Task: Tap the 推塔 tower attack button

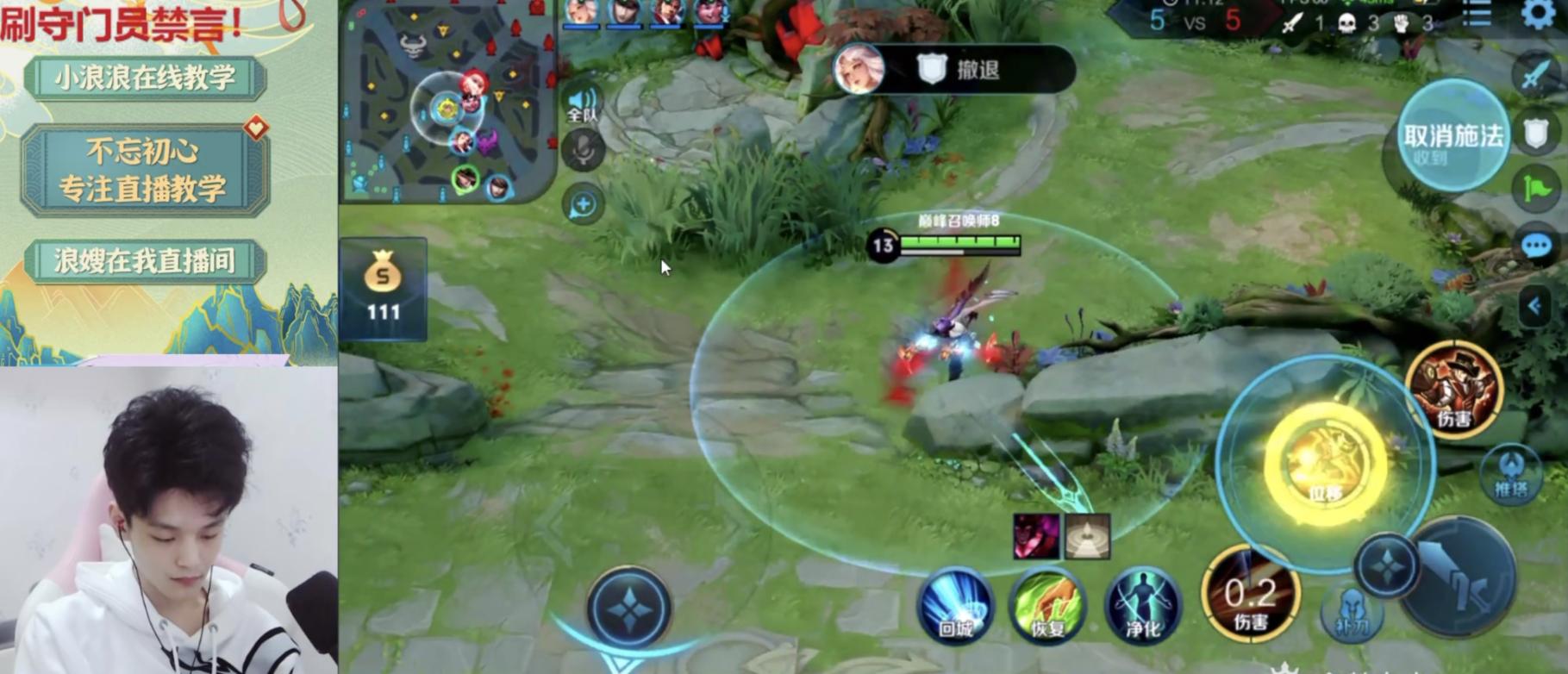Action: click(1511, 473)
